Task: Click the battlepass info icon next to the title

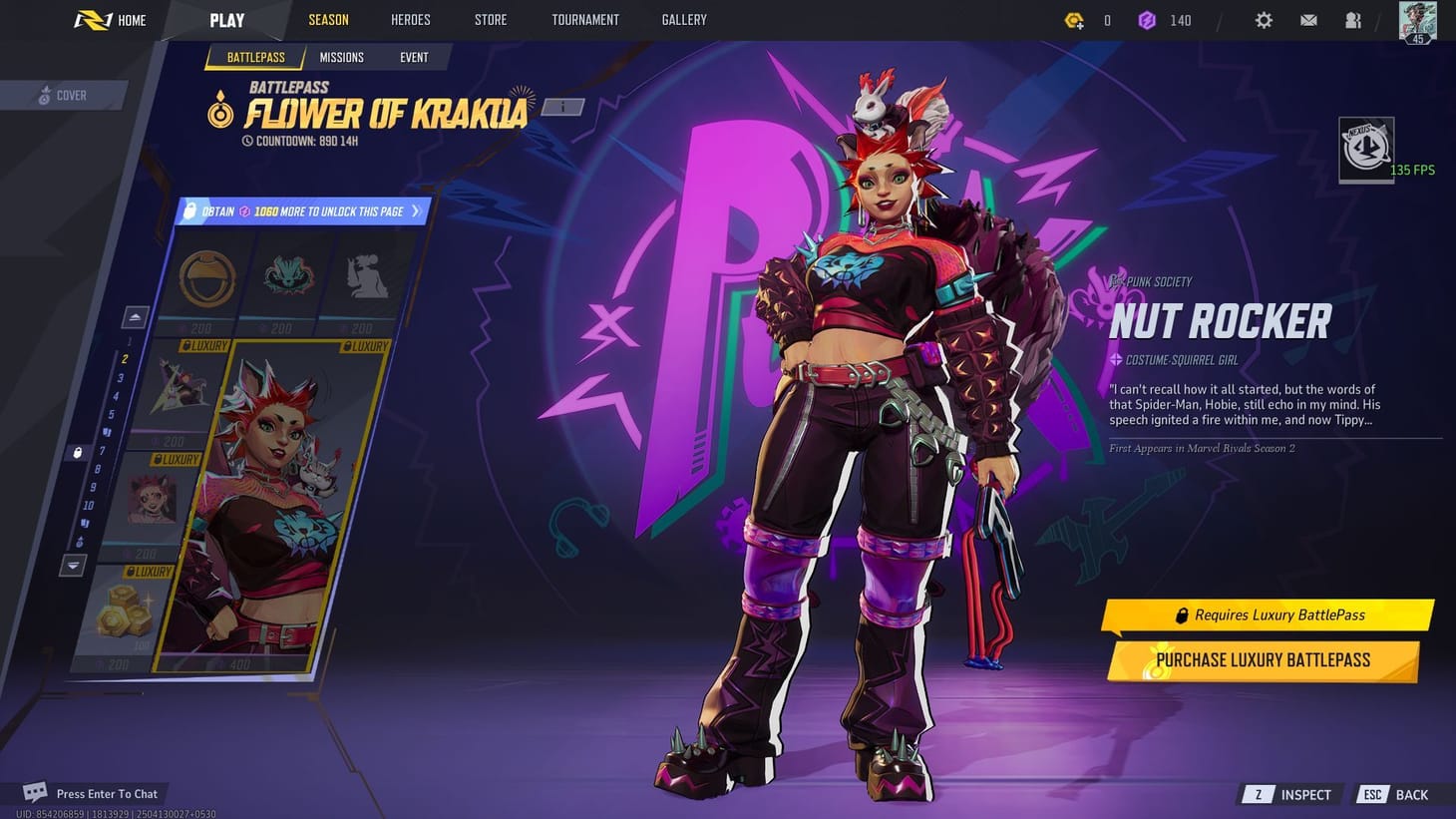Action: [x=560, y=106]
